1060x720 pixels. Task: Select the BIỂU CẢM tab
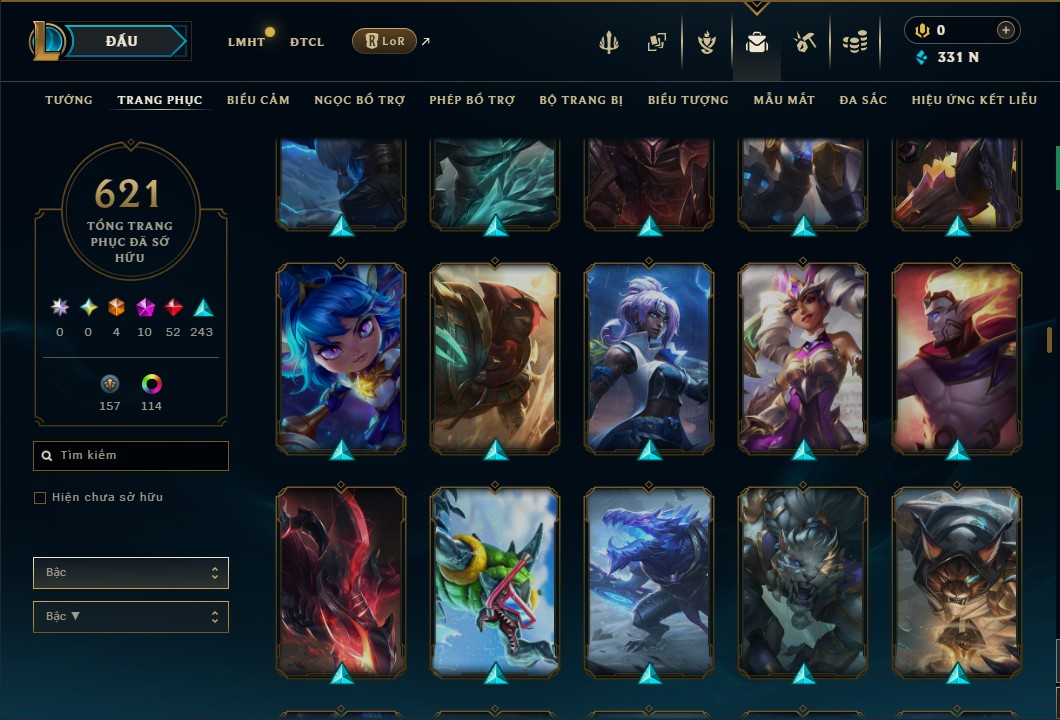[258, 100]
